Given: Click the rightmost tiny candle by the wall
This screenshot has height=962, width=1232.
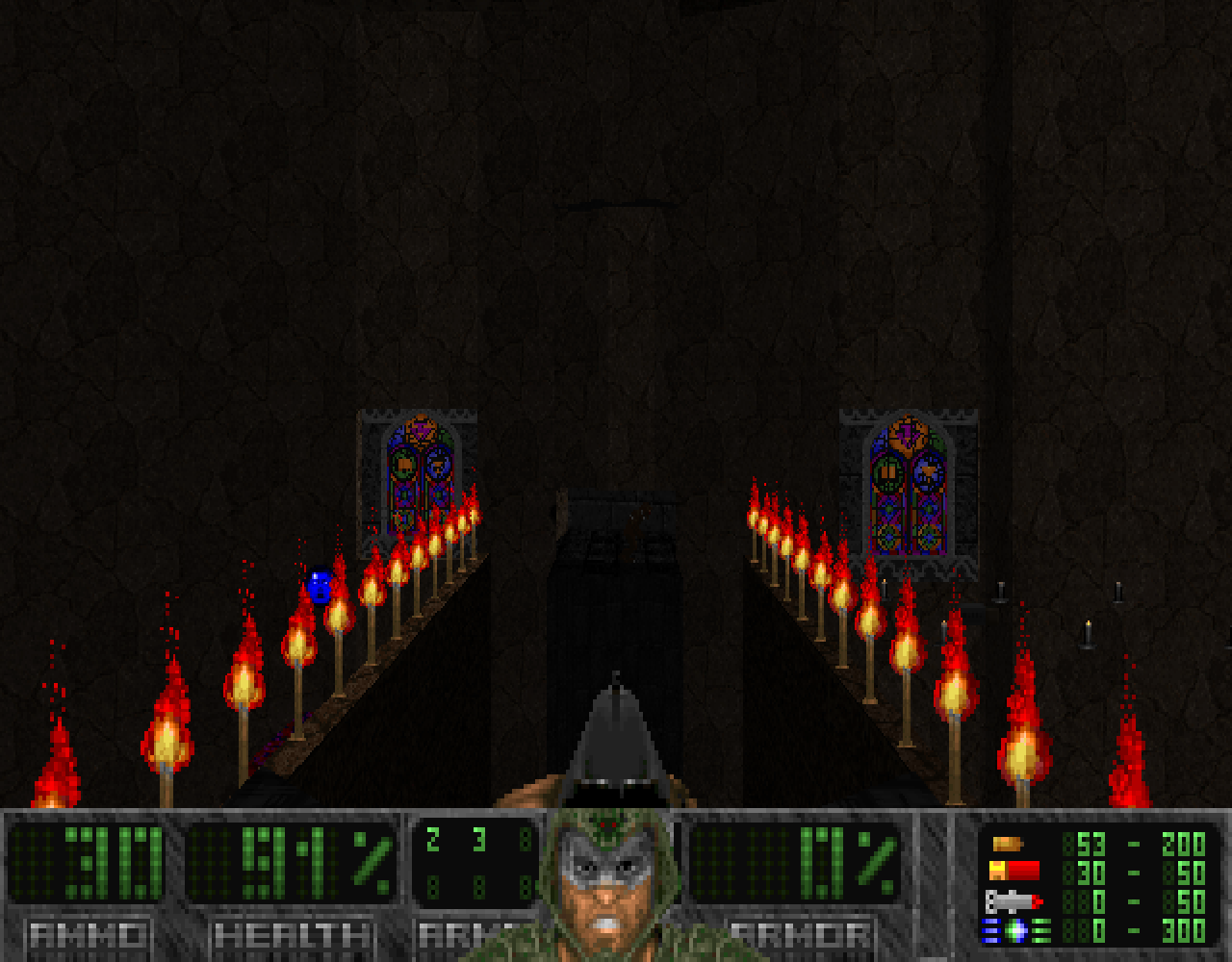Looking at the screenshot, I should pyautogui.click(x=1118, y=591).
